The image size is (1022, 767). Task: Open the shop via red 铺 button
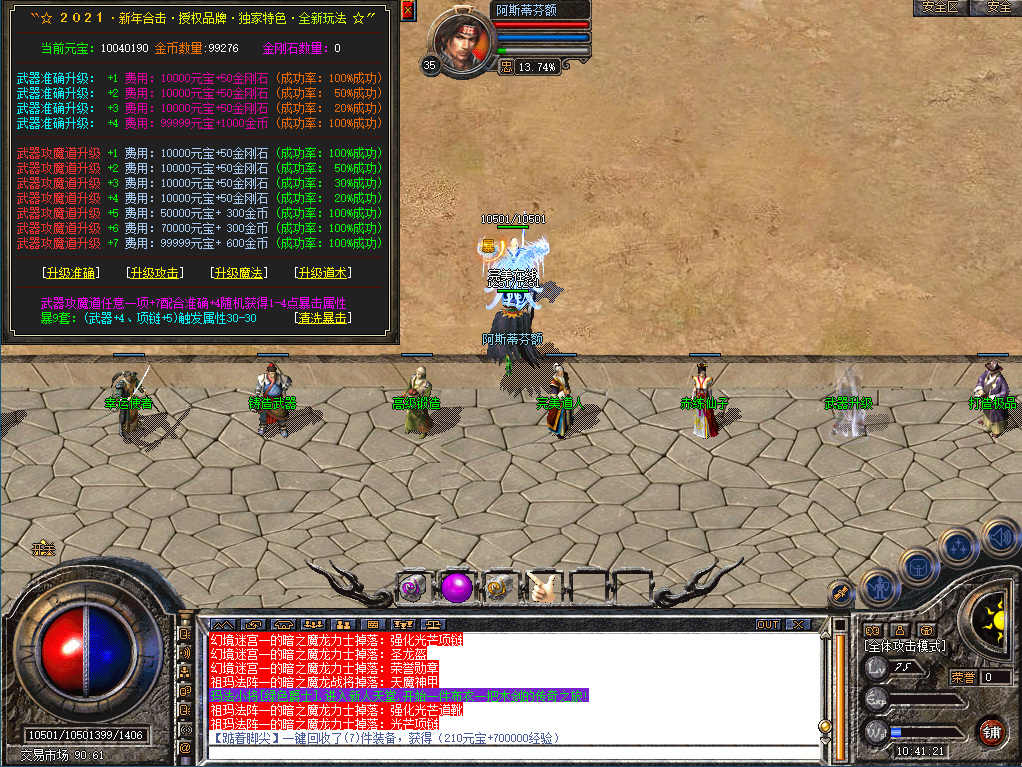(x=991, y=731)
